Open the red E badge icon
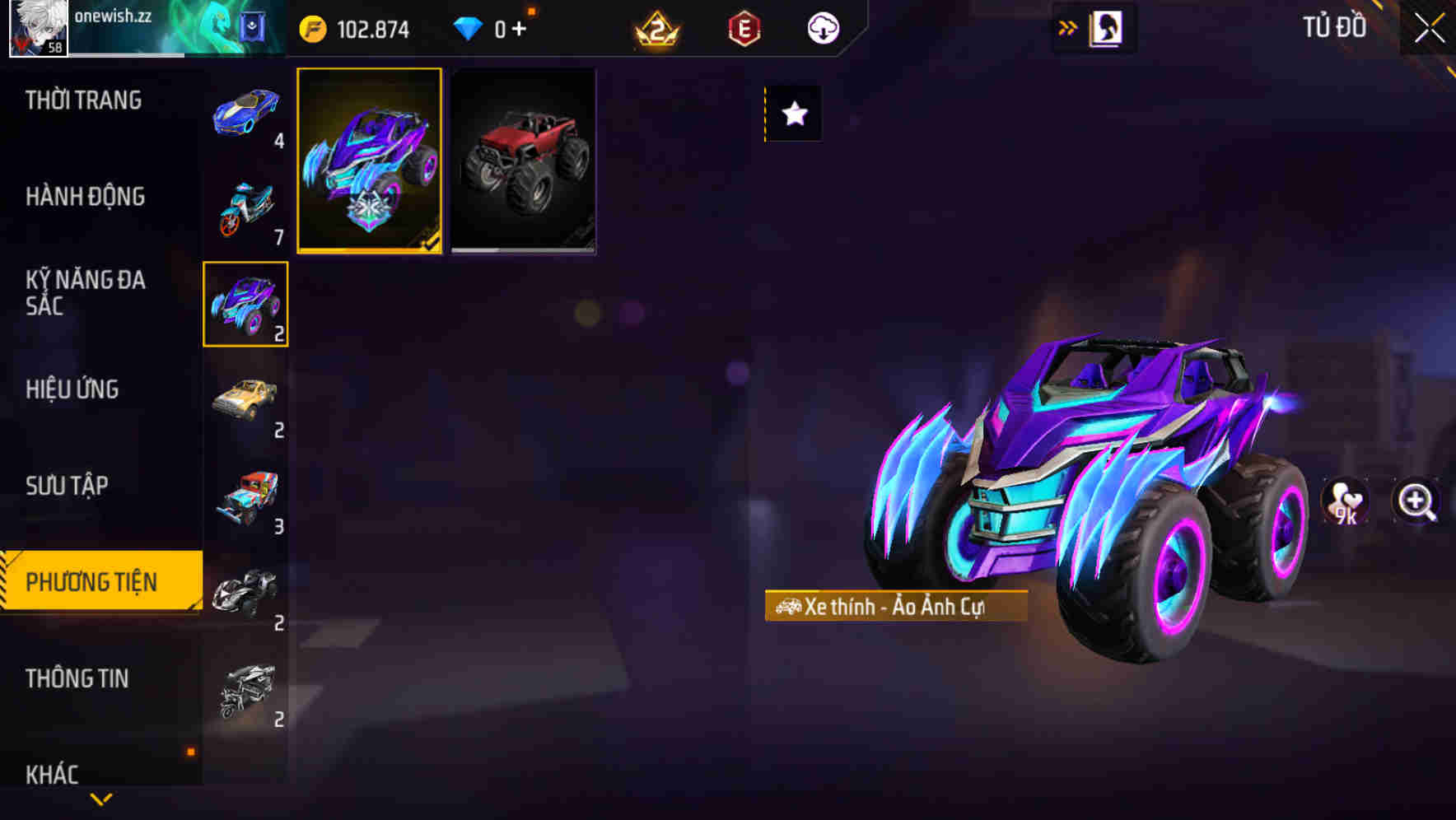This screenshot has height=820, width=1456. click(742, 27)
